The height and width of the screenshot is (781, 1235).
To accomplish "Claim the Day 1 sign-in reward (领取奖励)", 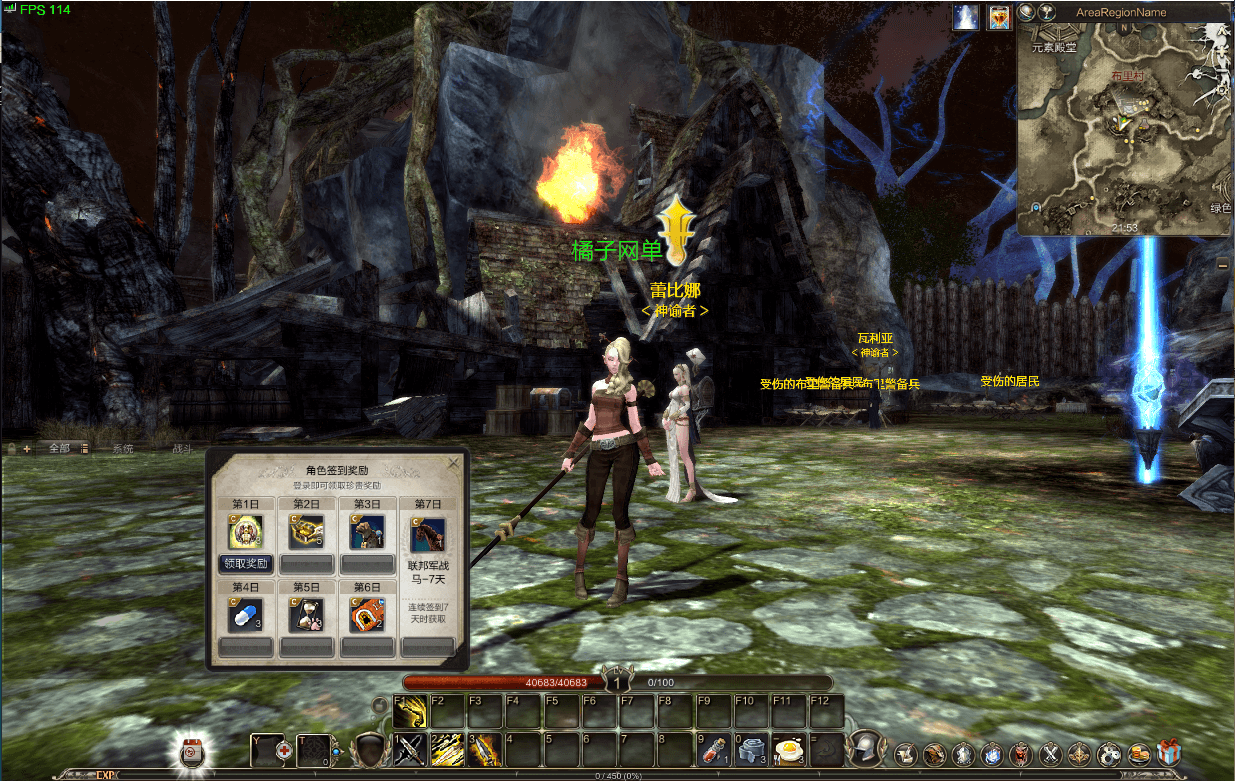I will coord(245,564).
